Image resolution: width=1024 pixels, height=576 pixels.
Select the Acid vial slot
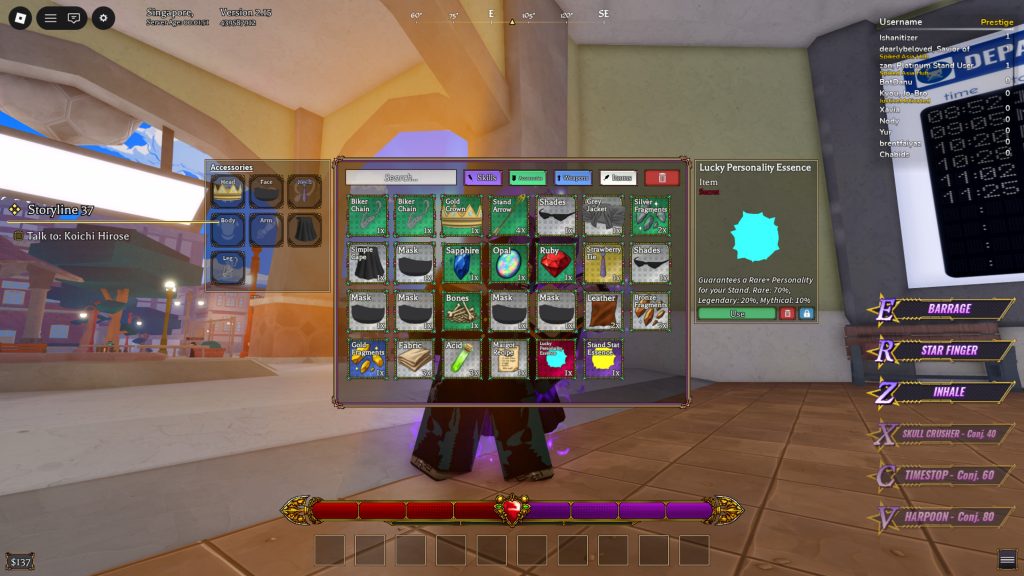461,358
